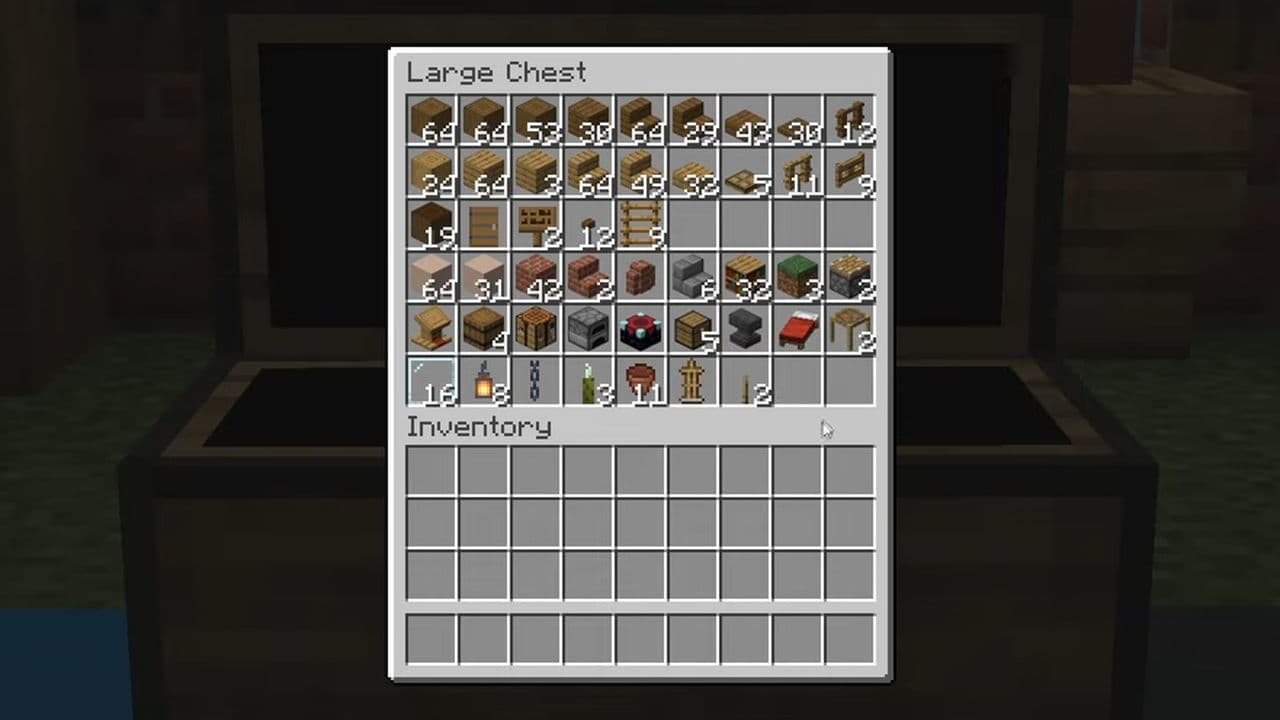Grab the stack of 32 bookshelves
Image resolution: width=1280 pixels, height=720 pixels.
click(x=744, y=276)
